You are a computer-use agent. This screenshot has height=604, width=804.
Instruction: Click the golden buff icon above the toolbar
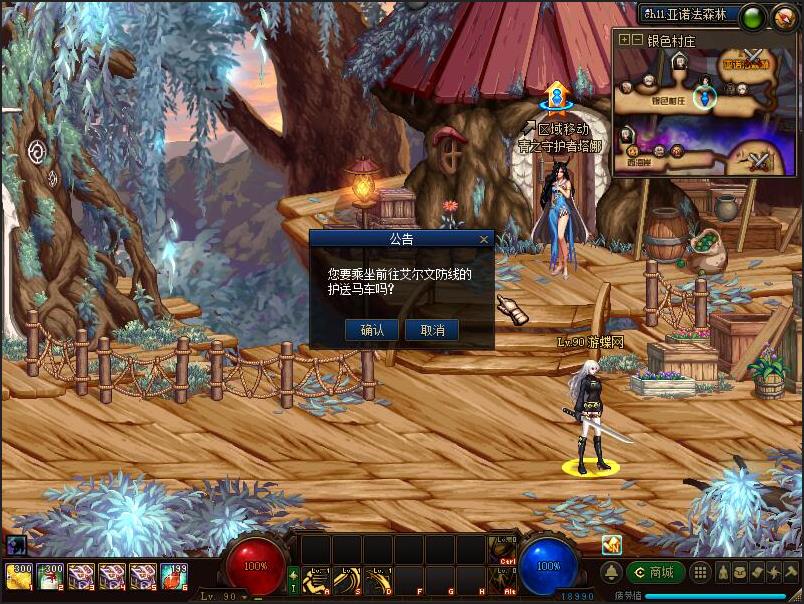611,544
